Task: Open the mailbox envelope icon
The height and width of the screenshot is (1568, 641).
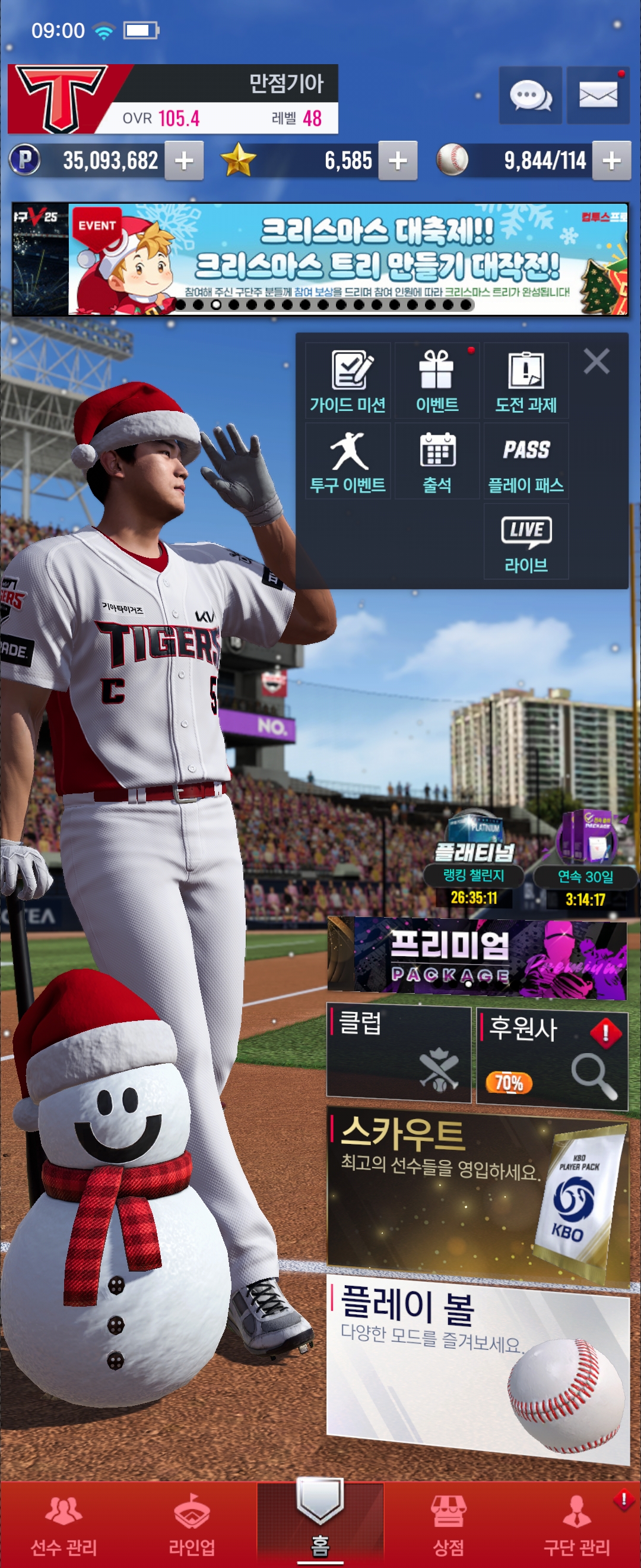Action: click(597, 96)
